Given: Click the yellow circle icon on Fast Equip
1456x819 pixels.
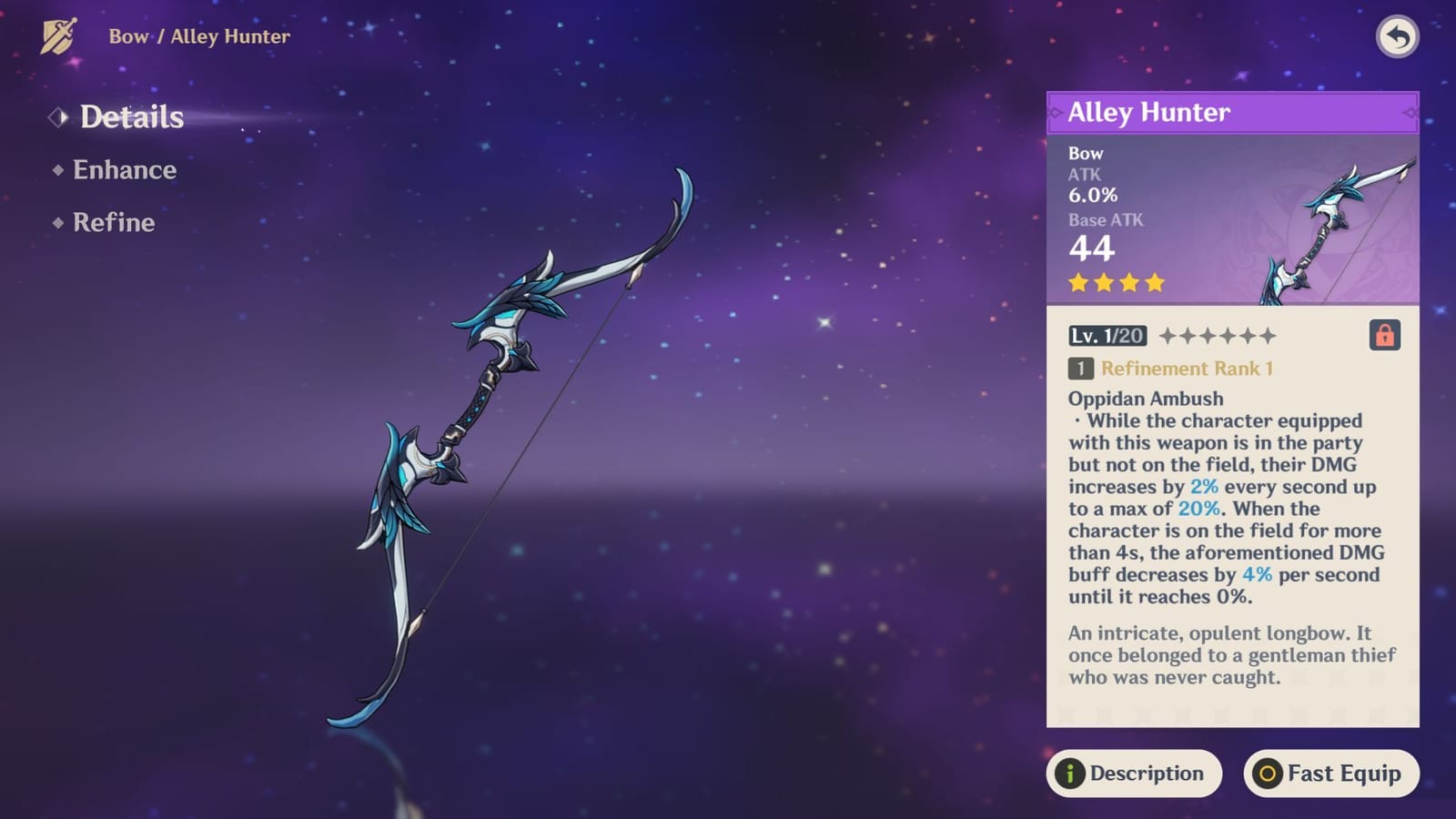Looking at the screenshot, I should click(x=1268, y=773).
